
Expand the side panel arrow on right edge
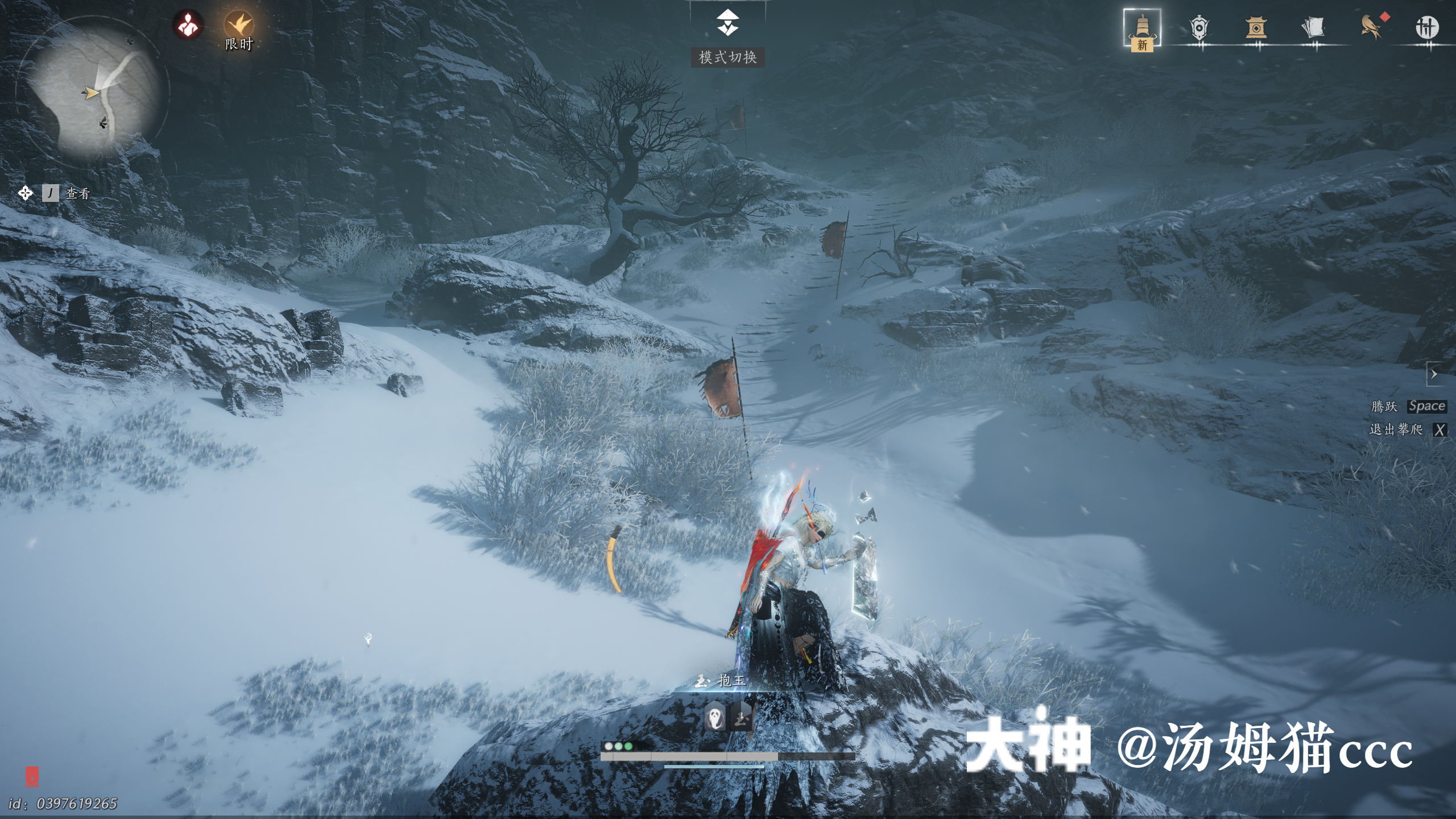pos(1434,374)
